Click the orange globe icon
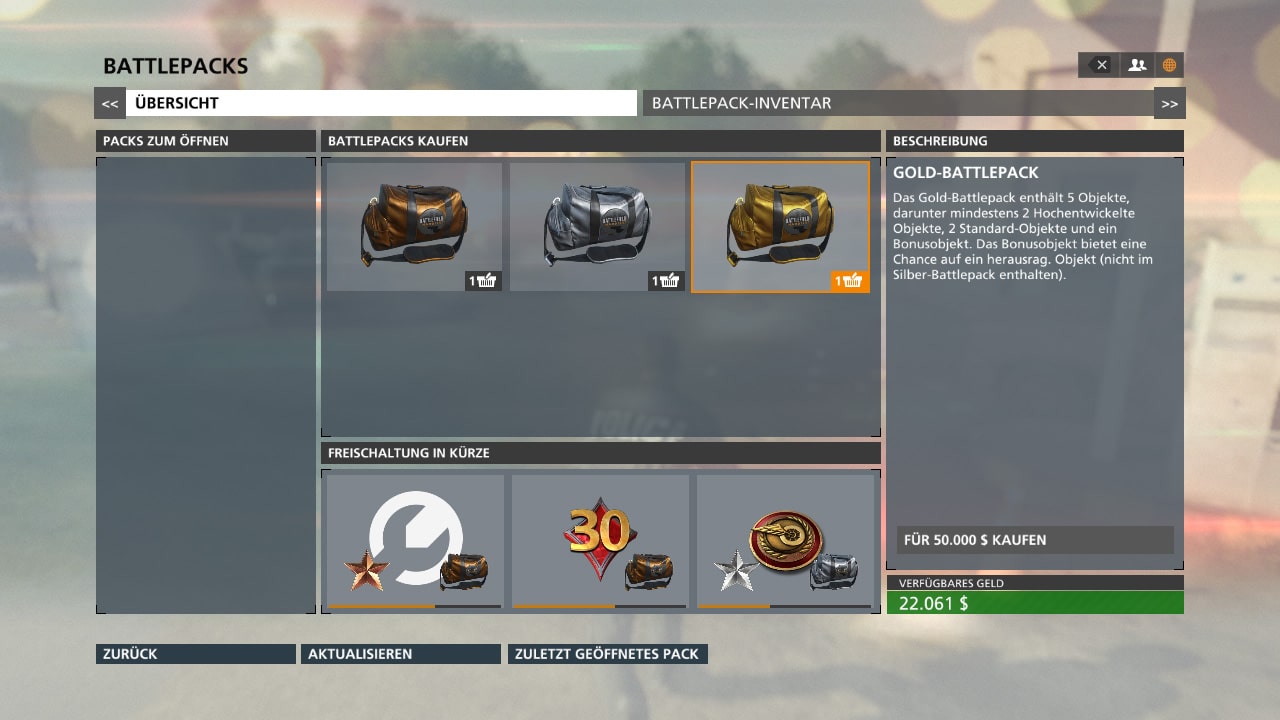1280x720 pixels. 1169,65
